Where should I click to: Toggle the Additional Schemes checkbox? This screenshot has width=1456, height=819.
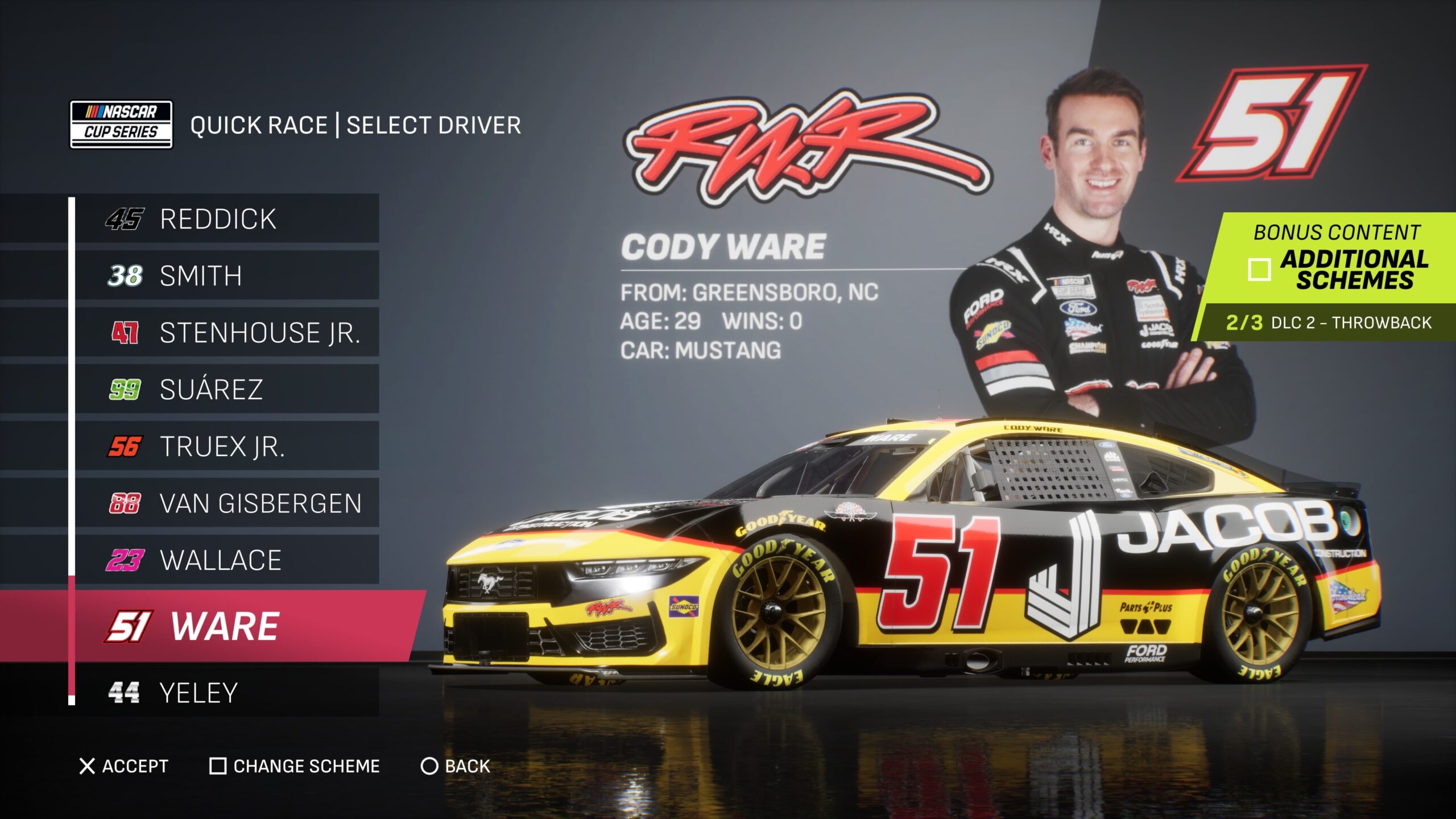pyautogui.click(x=1259, y=270)
